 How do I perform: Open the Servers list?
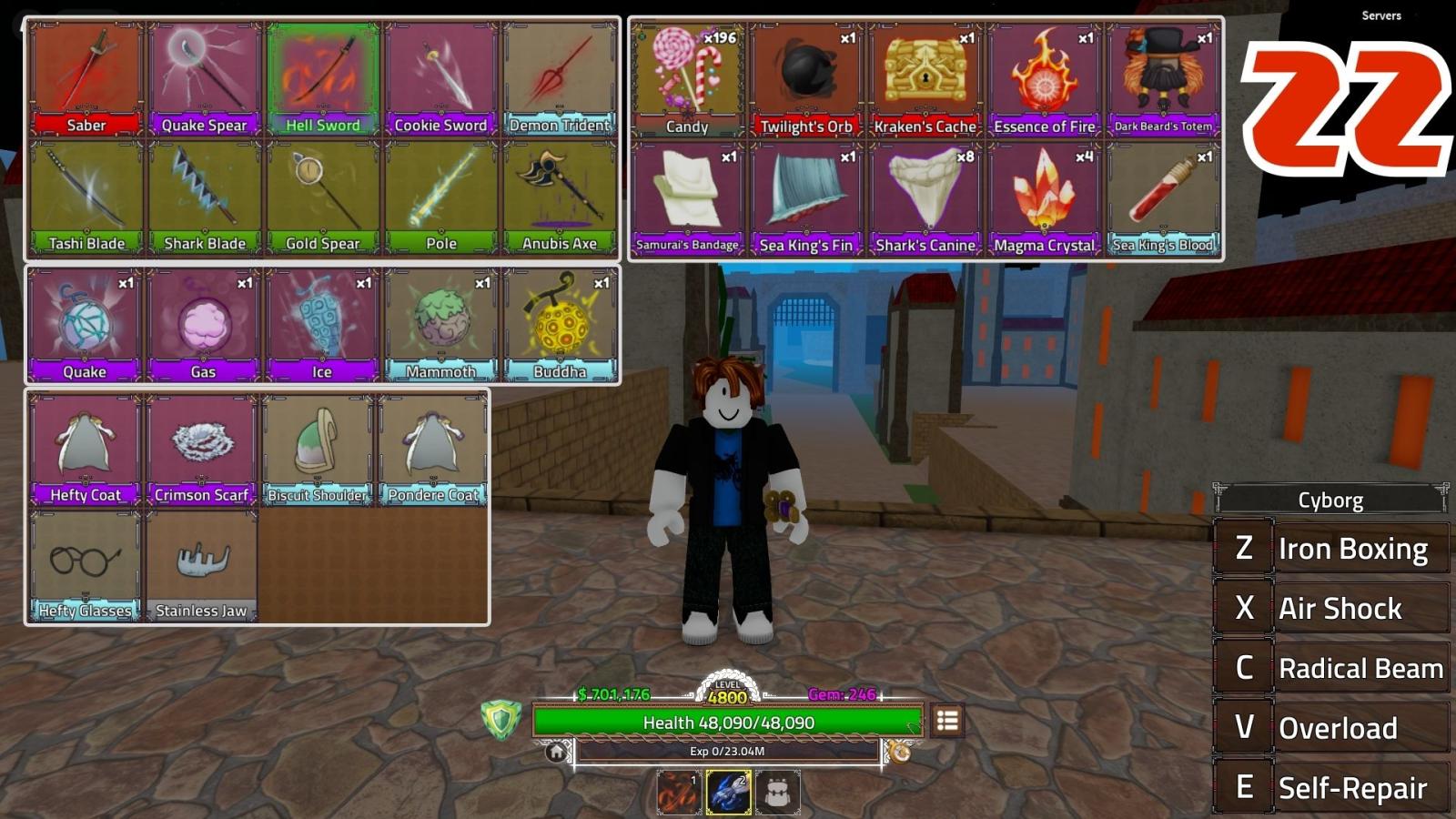[1380, 15]
